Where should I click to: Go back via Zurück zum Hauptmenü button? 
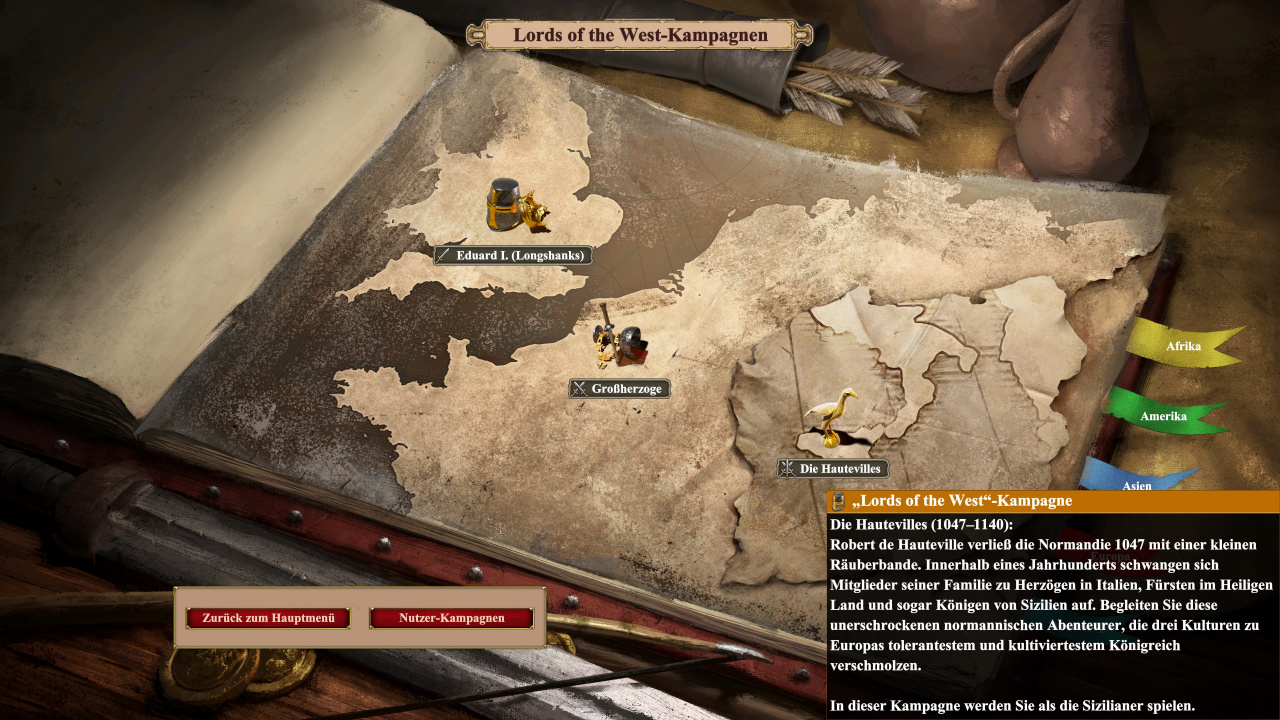pyautogui.click(x=268, y=618)
